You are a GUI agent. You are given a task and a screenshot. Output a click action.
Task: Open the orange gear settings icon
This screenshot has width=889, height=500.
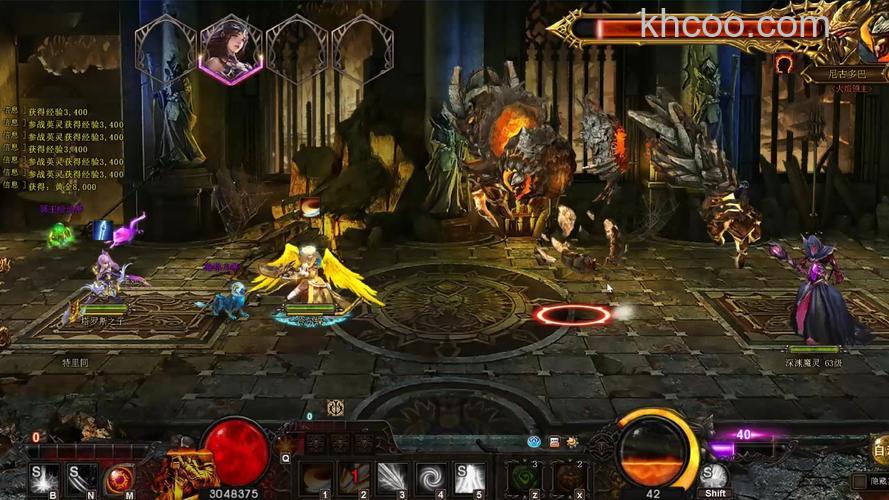pos(572,441)
